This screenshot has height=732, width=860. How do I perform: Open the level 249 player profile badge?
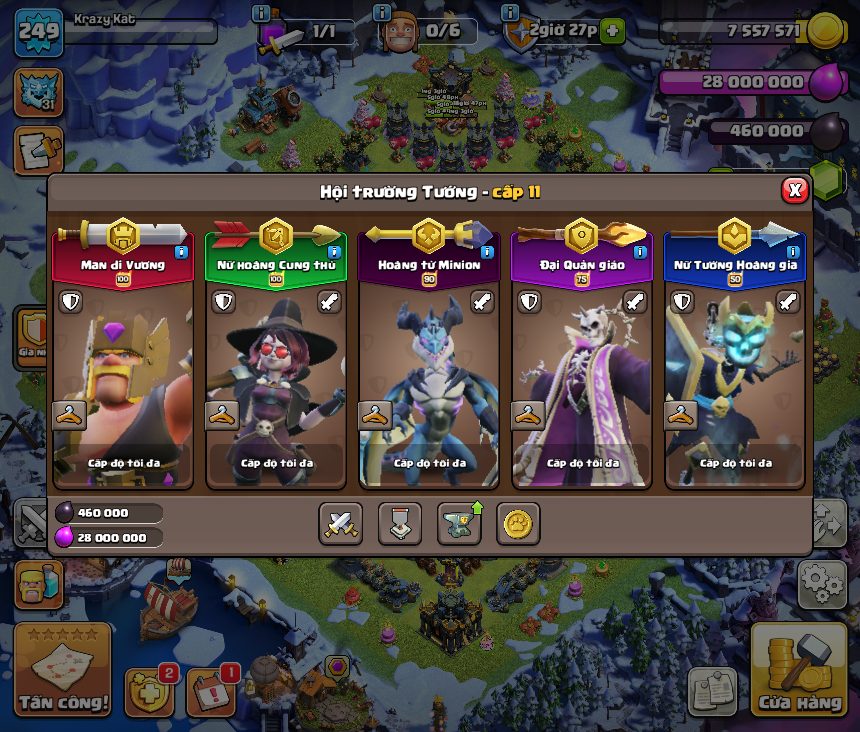pos(38,33)
